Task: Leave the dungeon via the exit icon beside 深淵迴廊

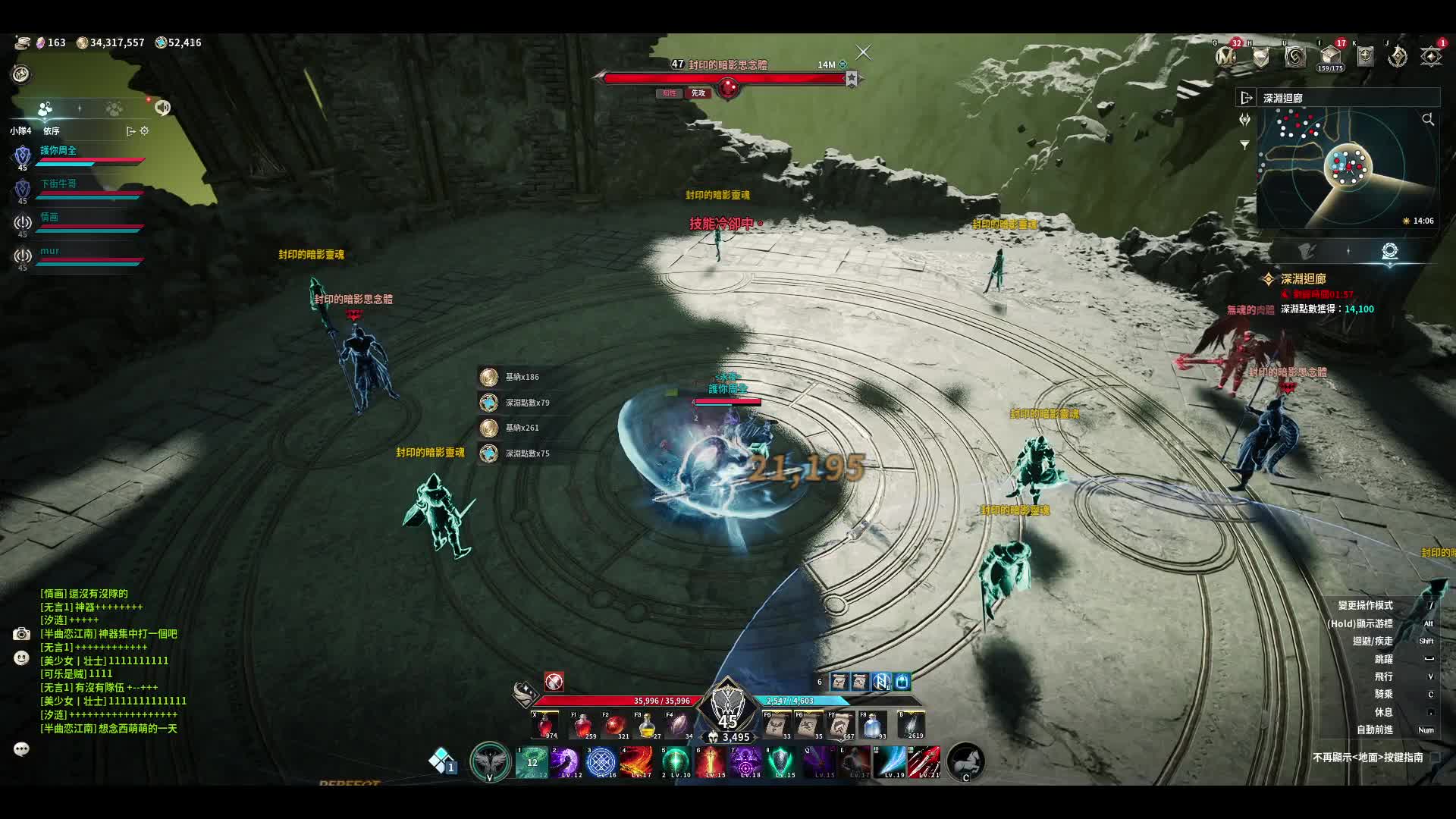Action: click(1246, 98)
